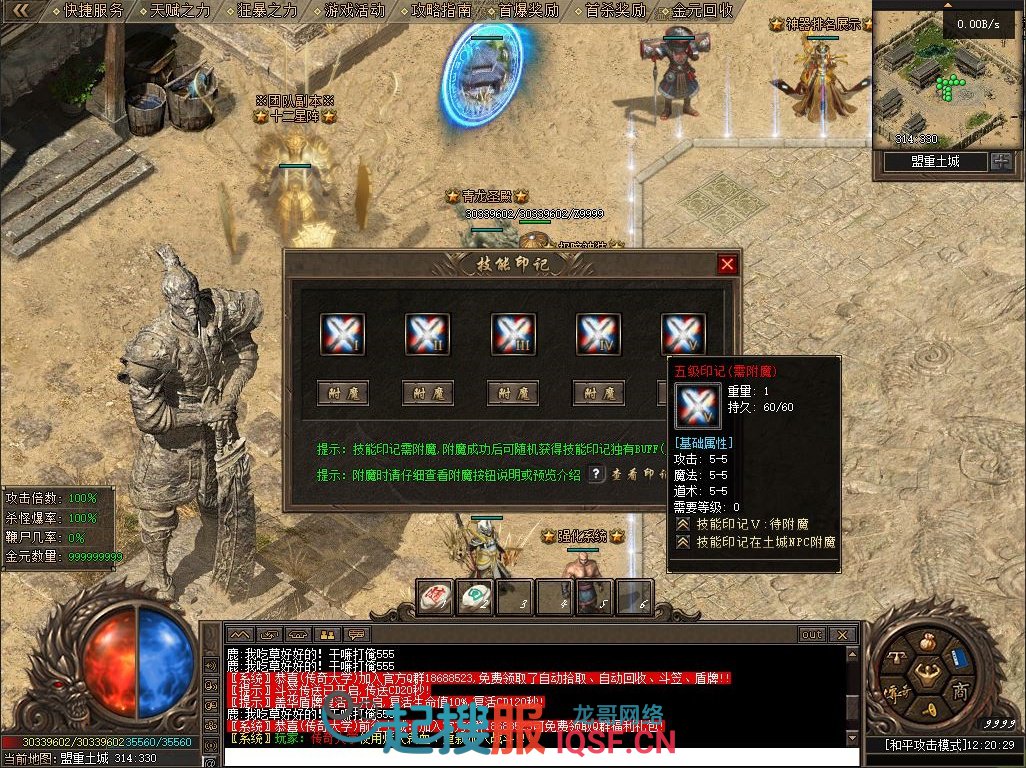Select the level II skill mark icon
Viewport: 1026px width, 768px height.
pos(427,334)
